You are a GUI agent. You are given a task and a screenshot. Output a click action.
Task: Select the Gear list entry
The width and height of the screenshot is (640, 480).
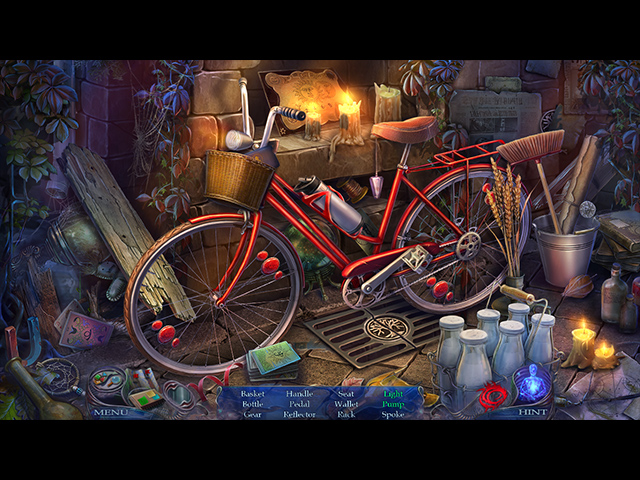tap(253, 414)
